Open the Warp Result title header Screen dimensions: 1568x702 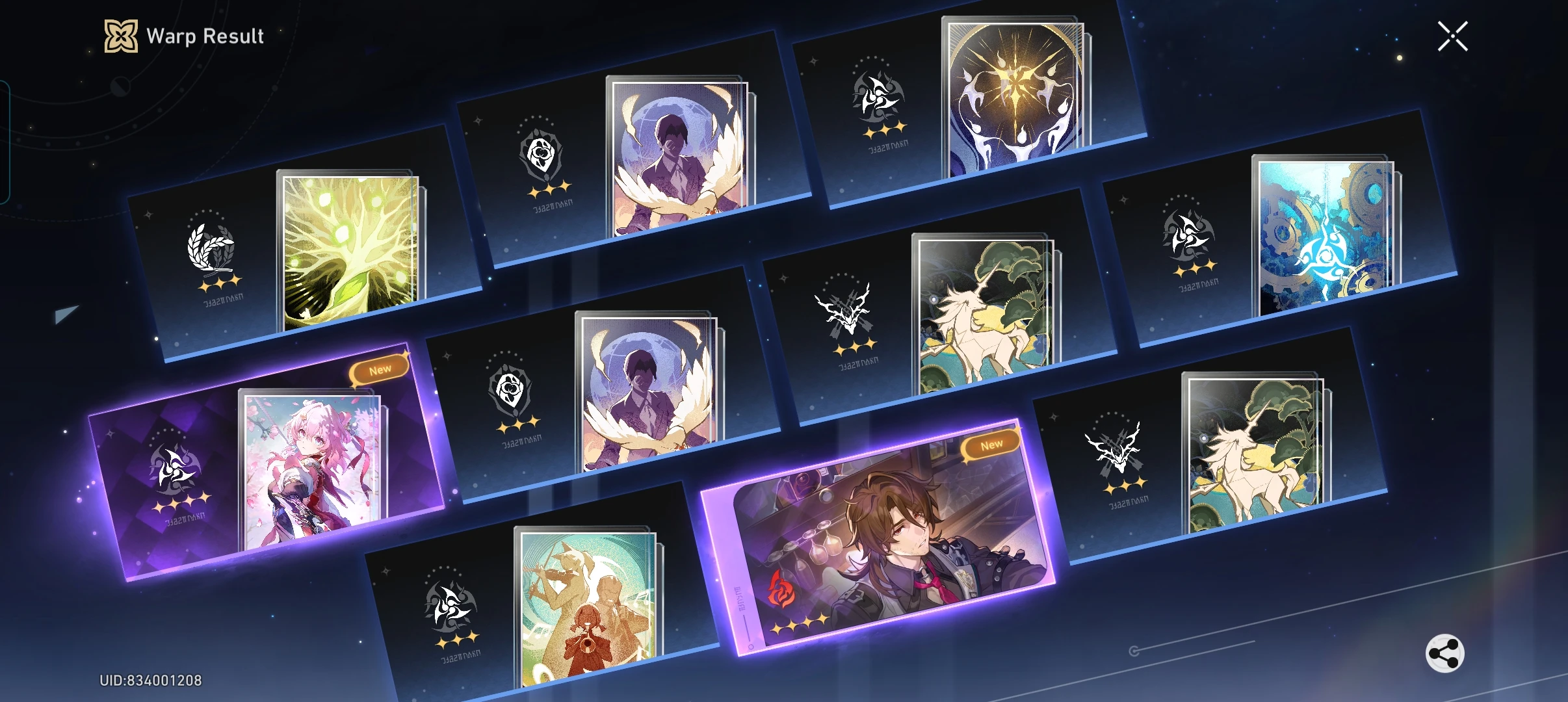[205, 35]
